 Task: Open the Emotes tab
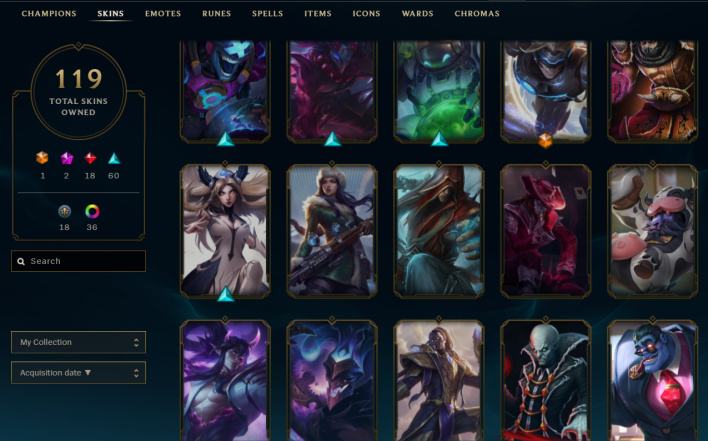[163, 14]
